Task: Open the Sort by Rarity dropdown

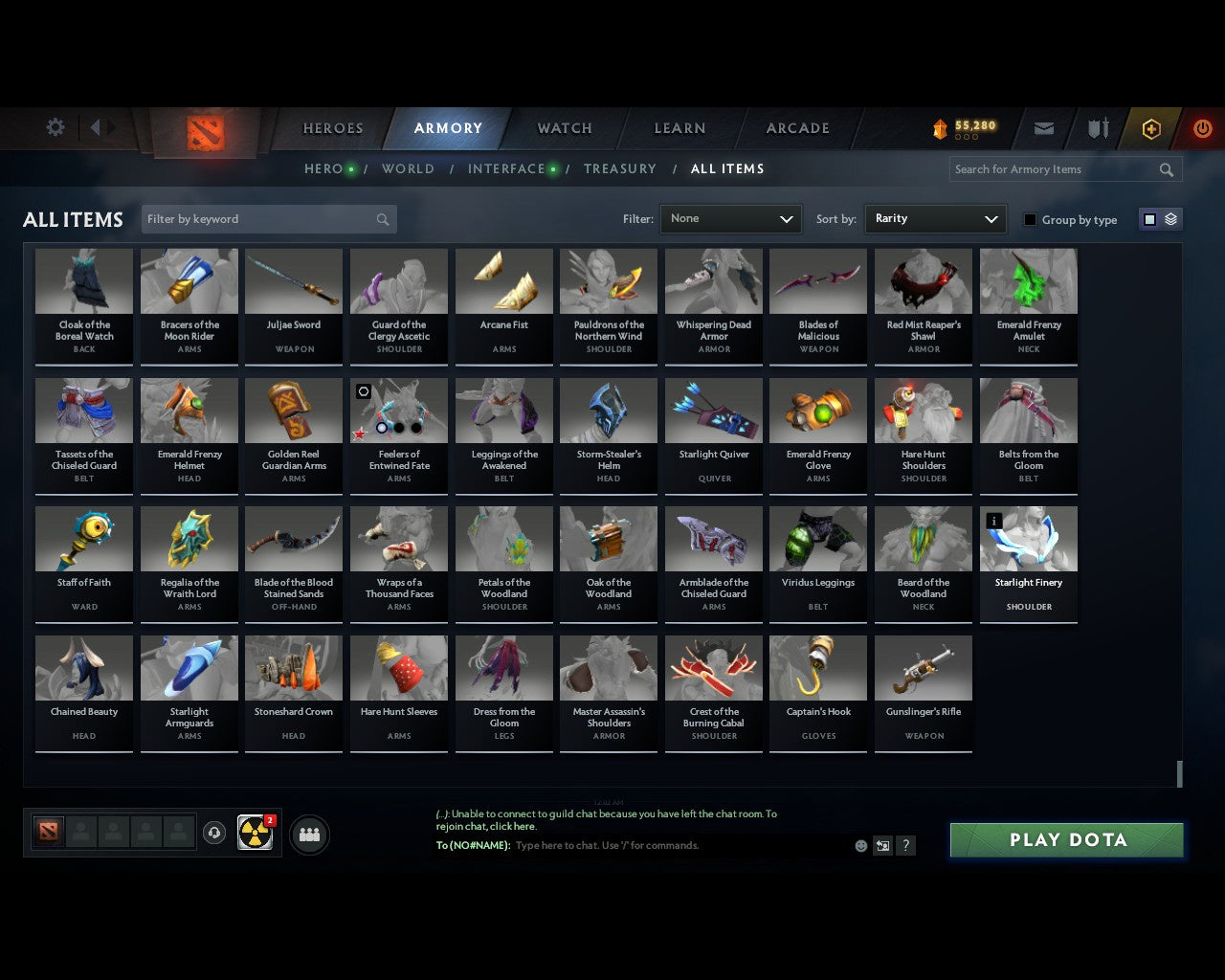Action: point(935,218)
